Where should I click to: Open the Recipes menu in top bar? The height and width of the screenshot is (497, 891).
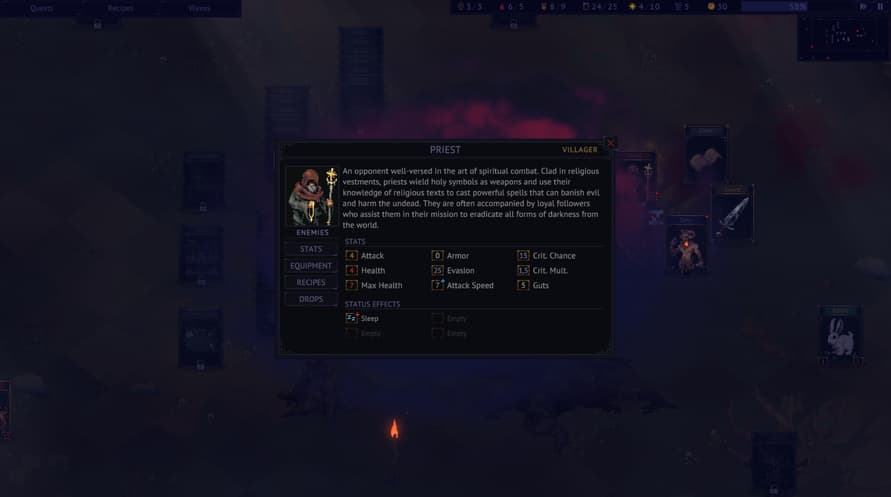120,8
